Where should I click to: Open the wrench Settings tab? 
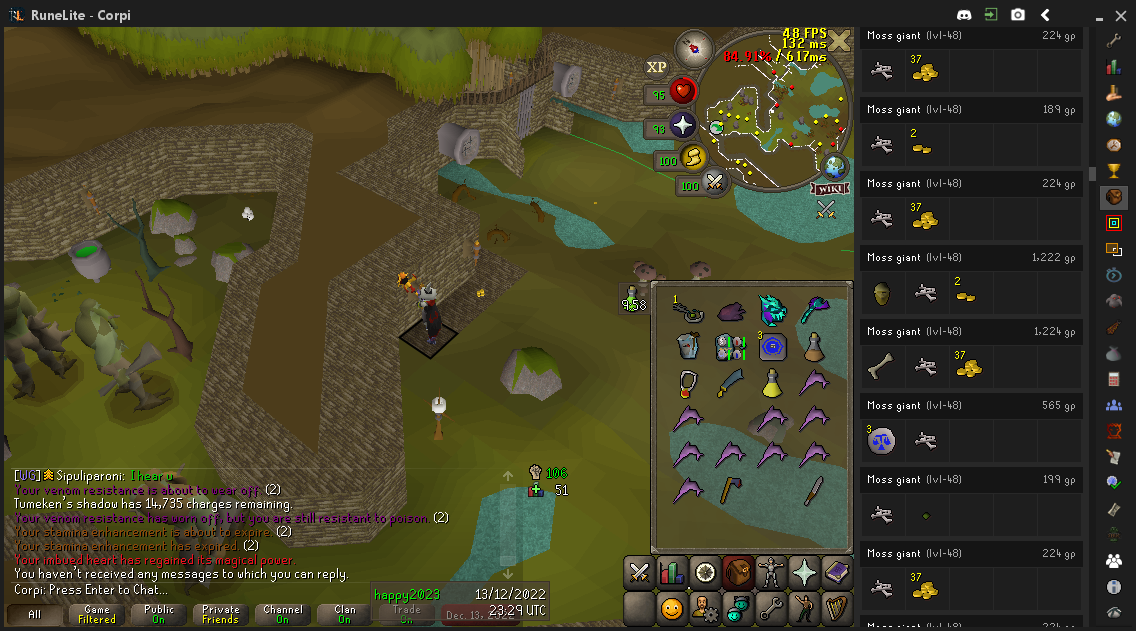[770, 607]
